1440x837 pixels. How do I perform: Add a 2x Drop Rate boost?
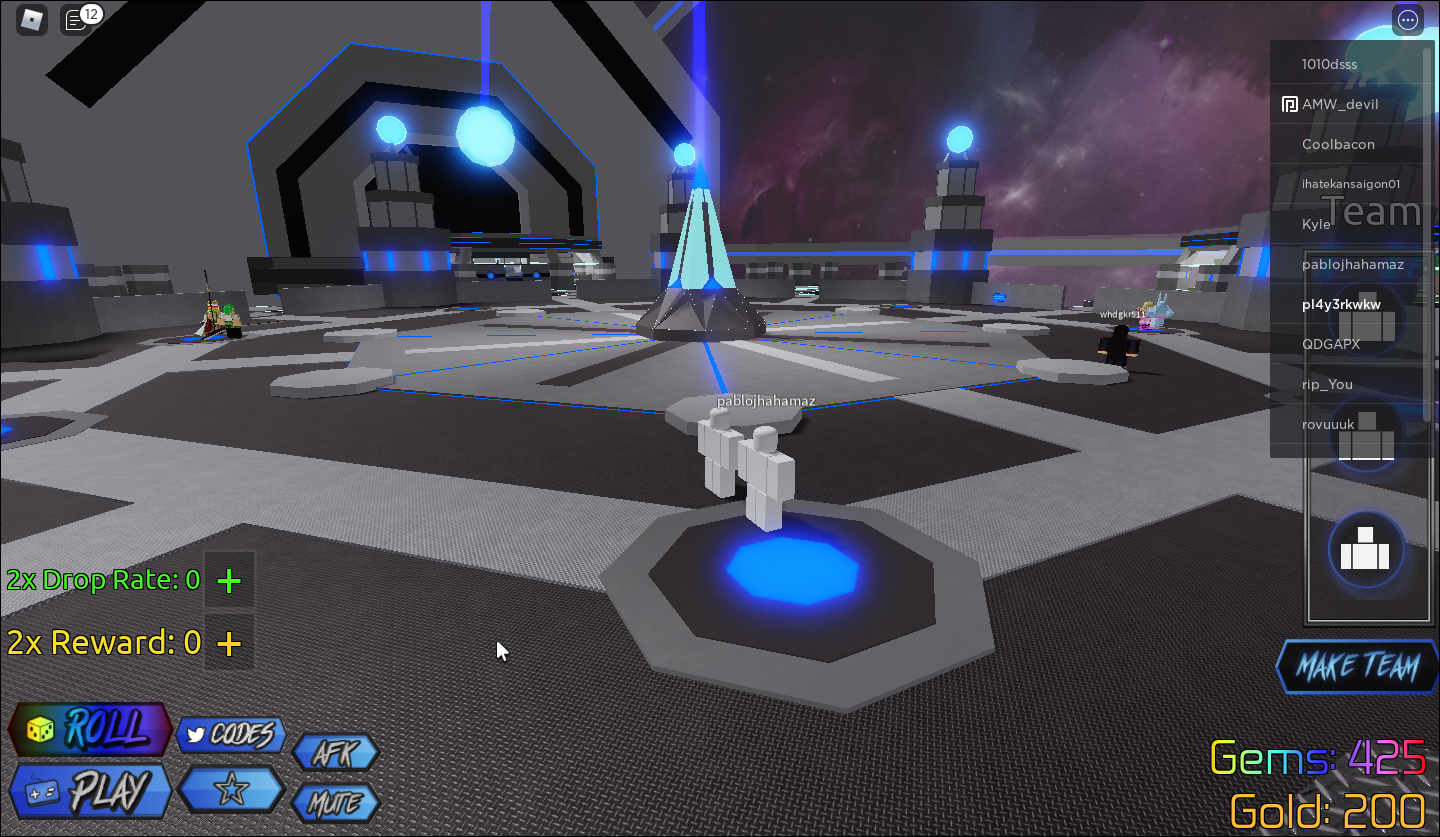[229, 580]
